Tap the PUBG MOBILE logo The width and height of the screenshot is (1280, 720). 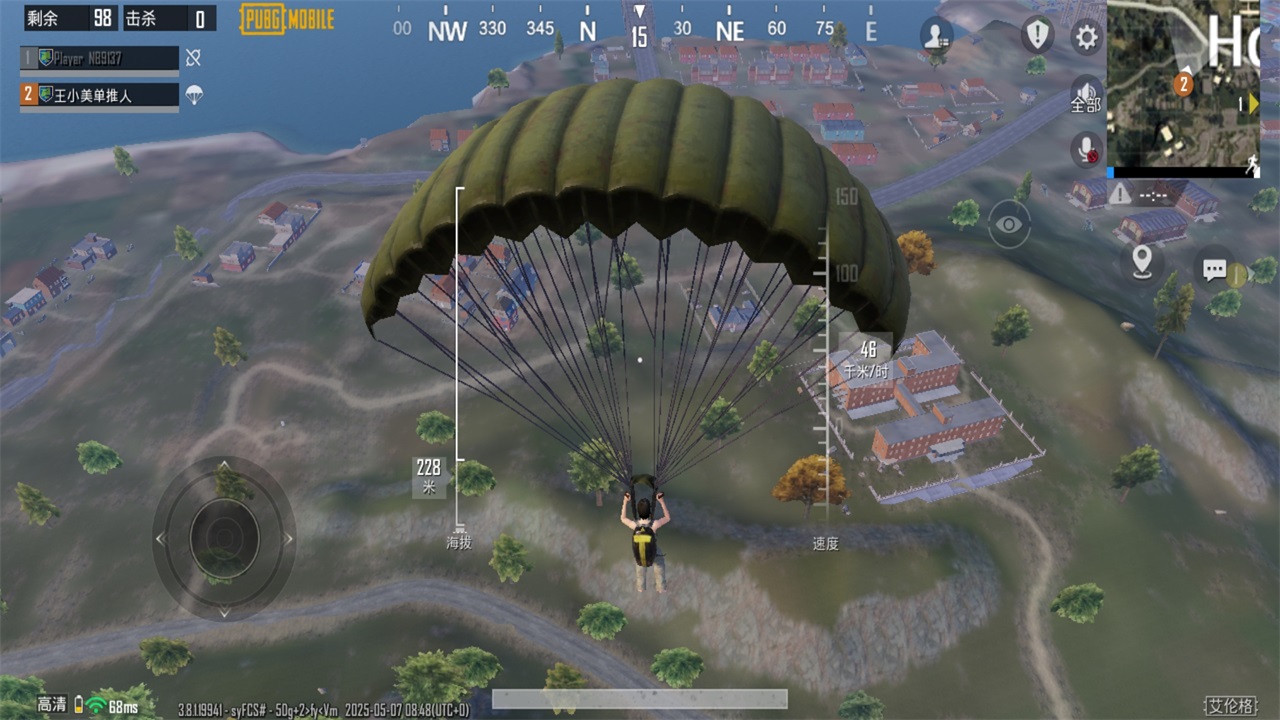(286, 19)
